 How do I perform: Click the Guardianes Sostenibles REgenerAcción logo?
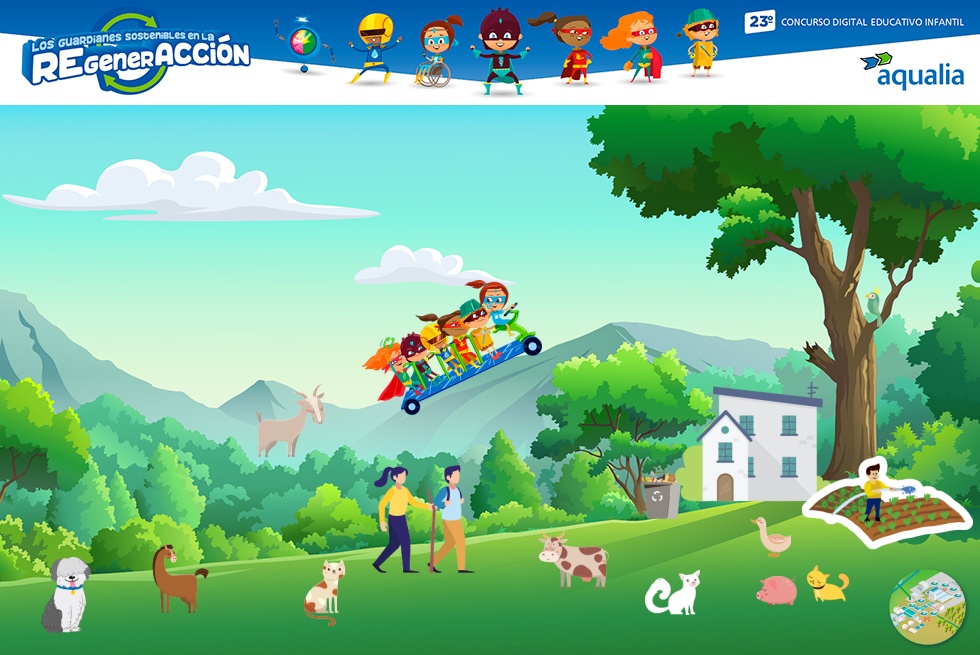tap(135, 54)
